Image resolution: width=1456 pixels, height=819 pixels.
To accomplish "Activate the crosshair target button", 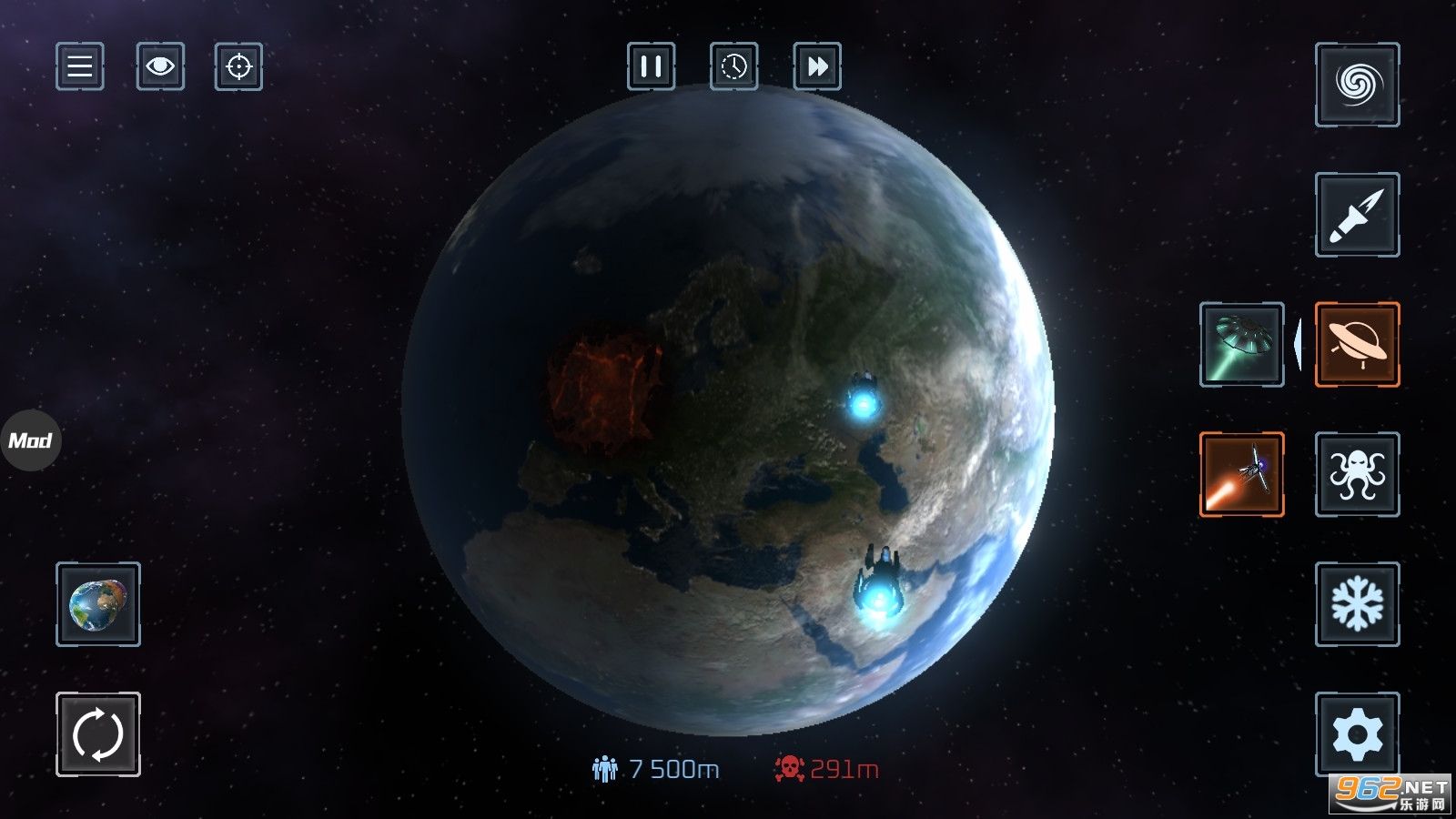I will point(238,66).
